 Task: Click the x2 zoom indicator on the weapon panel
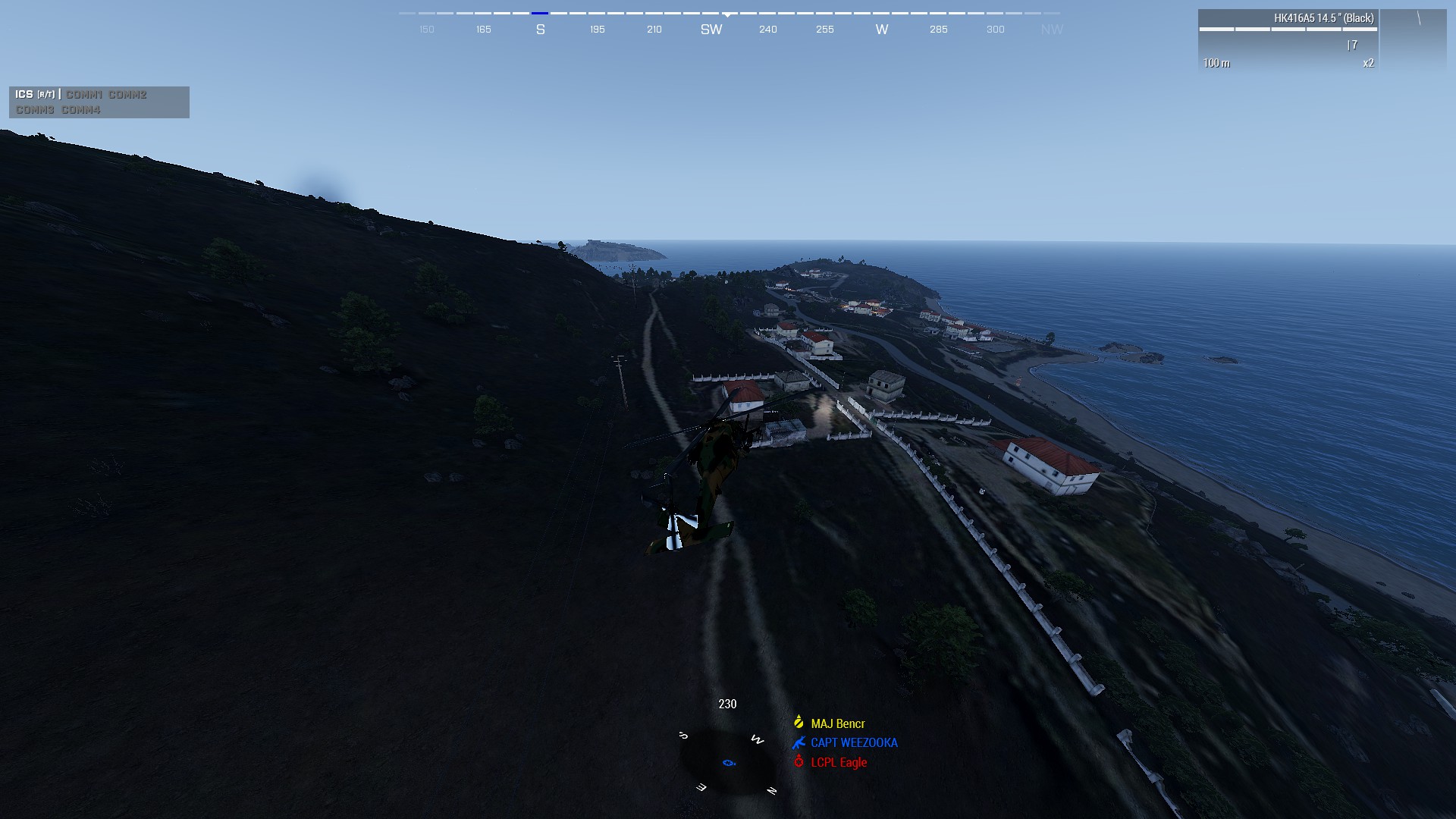click(x=1368, y=63)
